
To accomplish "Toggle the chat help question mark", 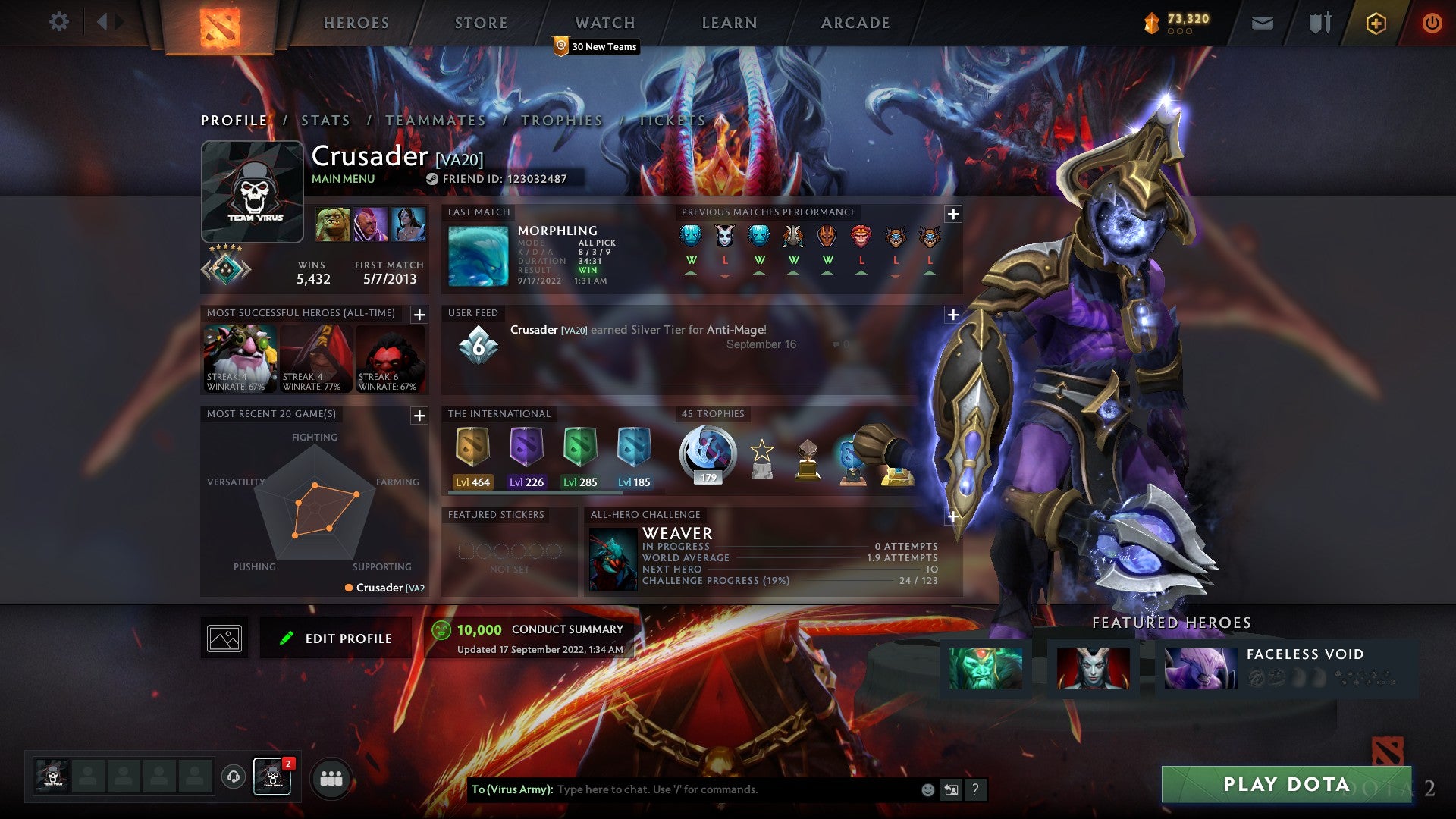I will click(976, 789).
